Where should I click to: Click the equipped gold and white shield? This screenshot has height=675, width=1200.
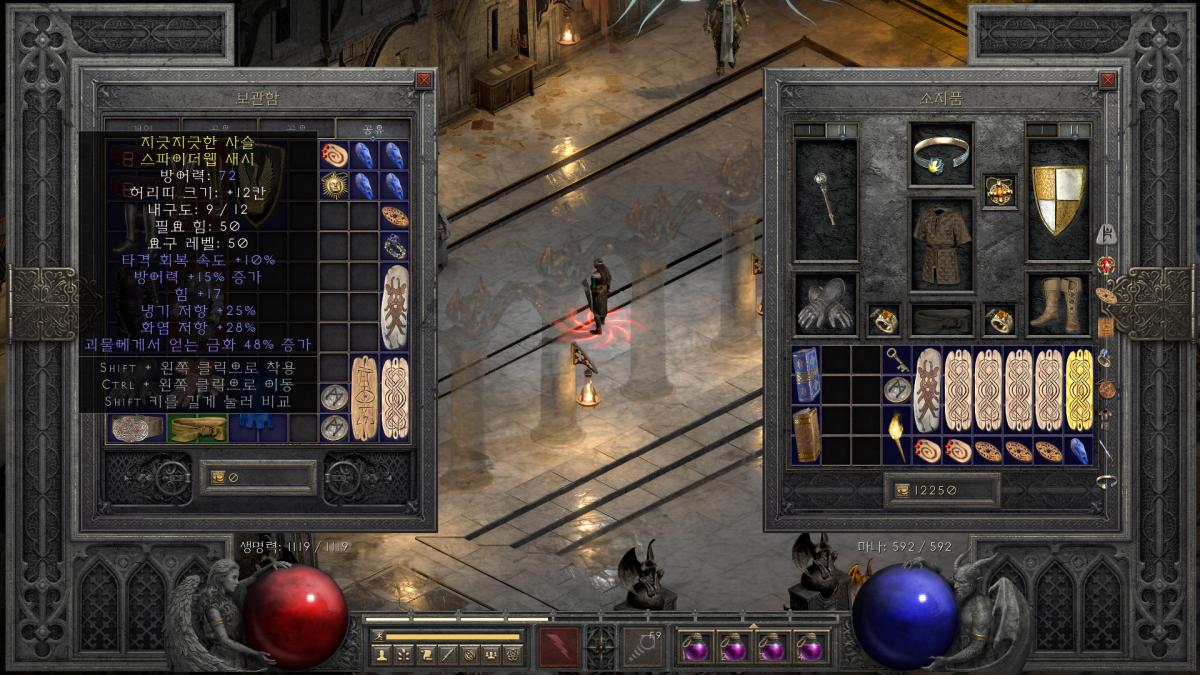(x=1058, y=199)
